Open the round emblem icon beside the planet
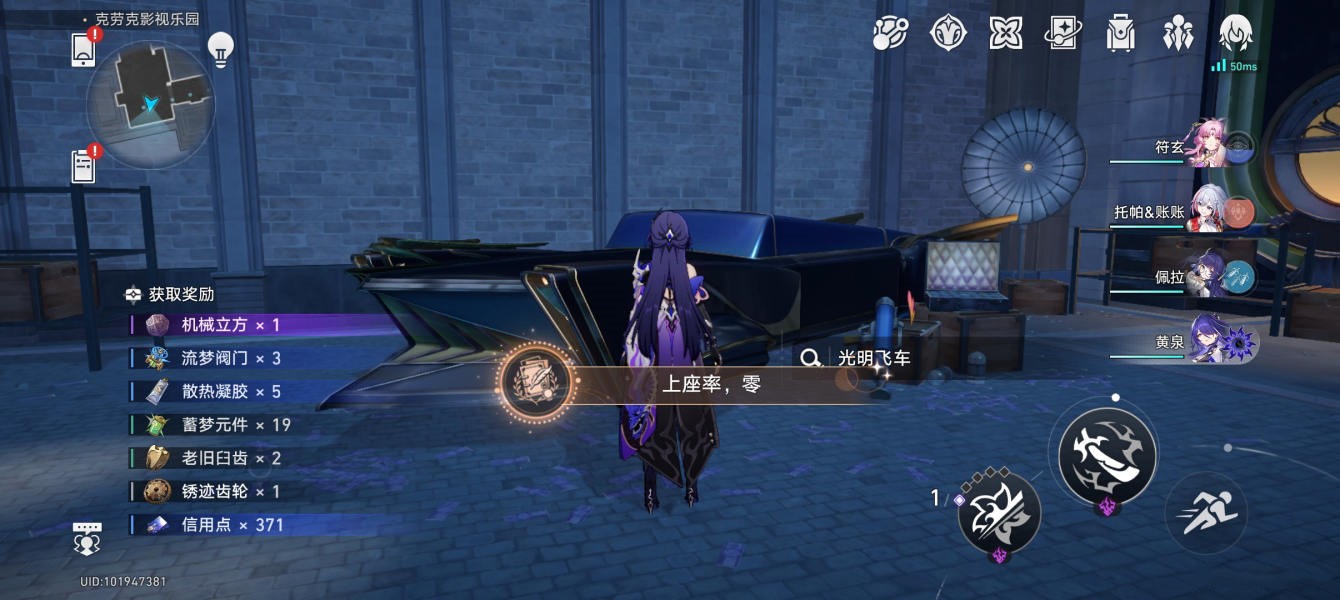This screenshot has width=1340, height=600. 948,33
